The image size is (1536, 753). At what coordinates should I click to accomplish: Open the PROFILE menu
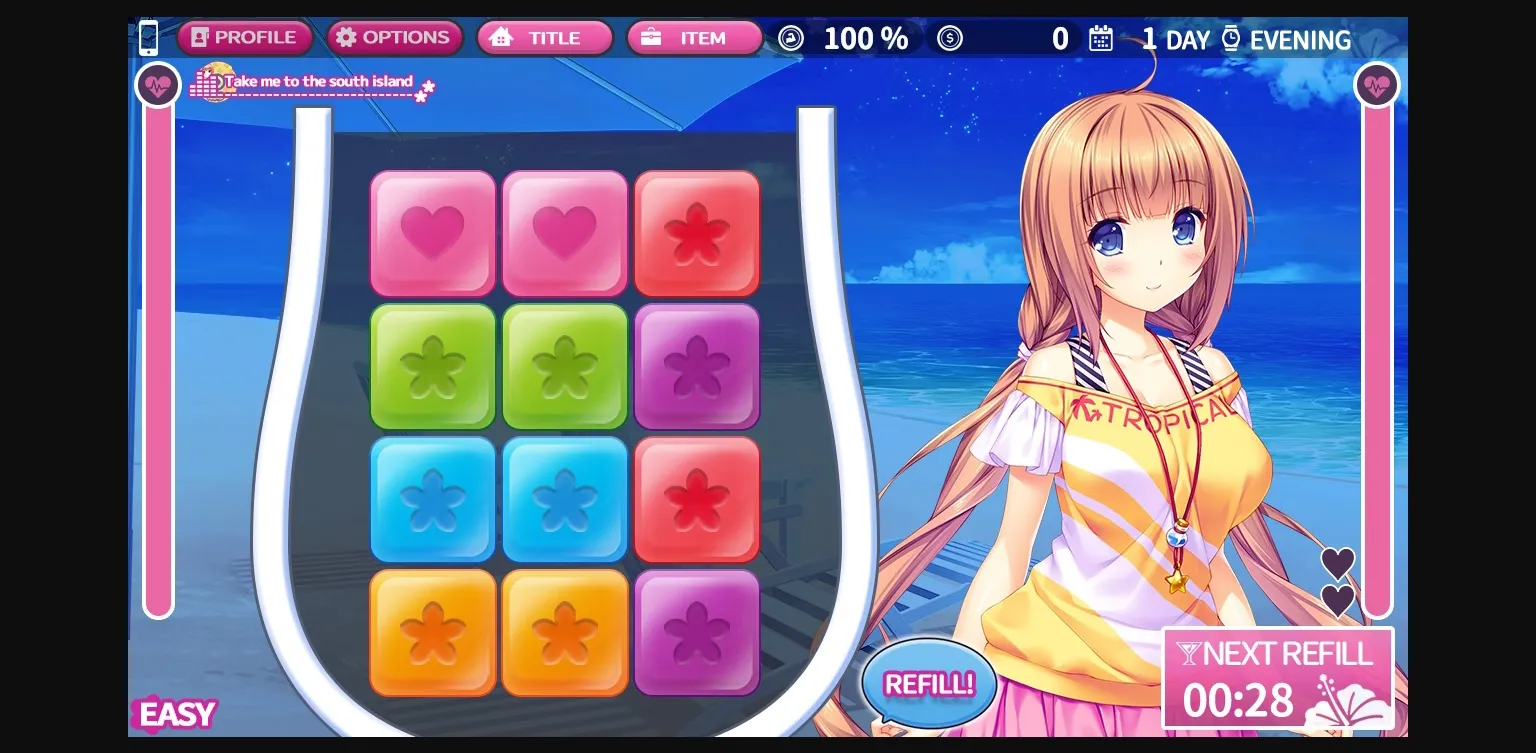pos(244,37)
